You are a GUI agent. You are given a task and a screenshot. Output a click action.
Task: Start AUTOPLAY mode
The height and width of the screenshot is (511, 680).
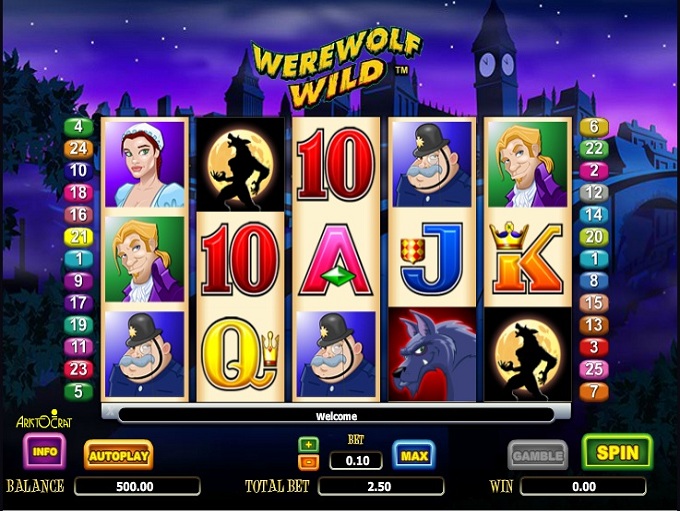pos(118,455)
